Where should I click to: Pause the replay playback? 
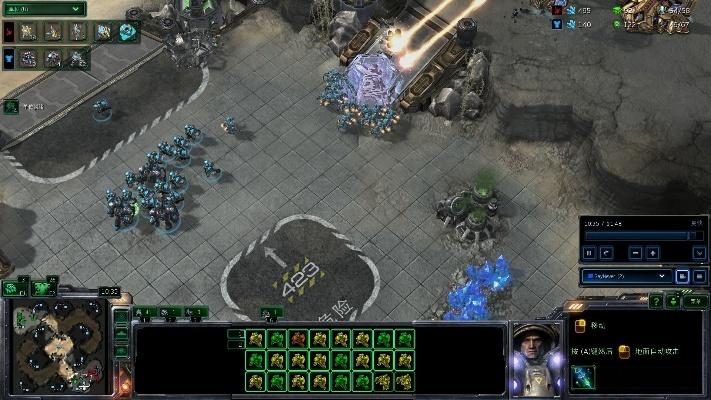coord(590,253)
